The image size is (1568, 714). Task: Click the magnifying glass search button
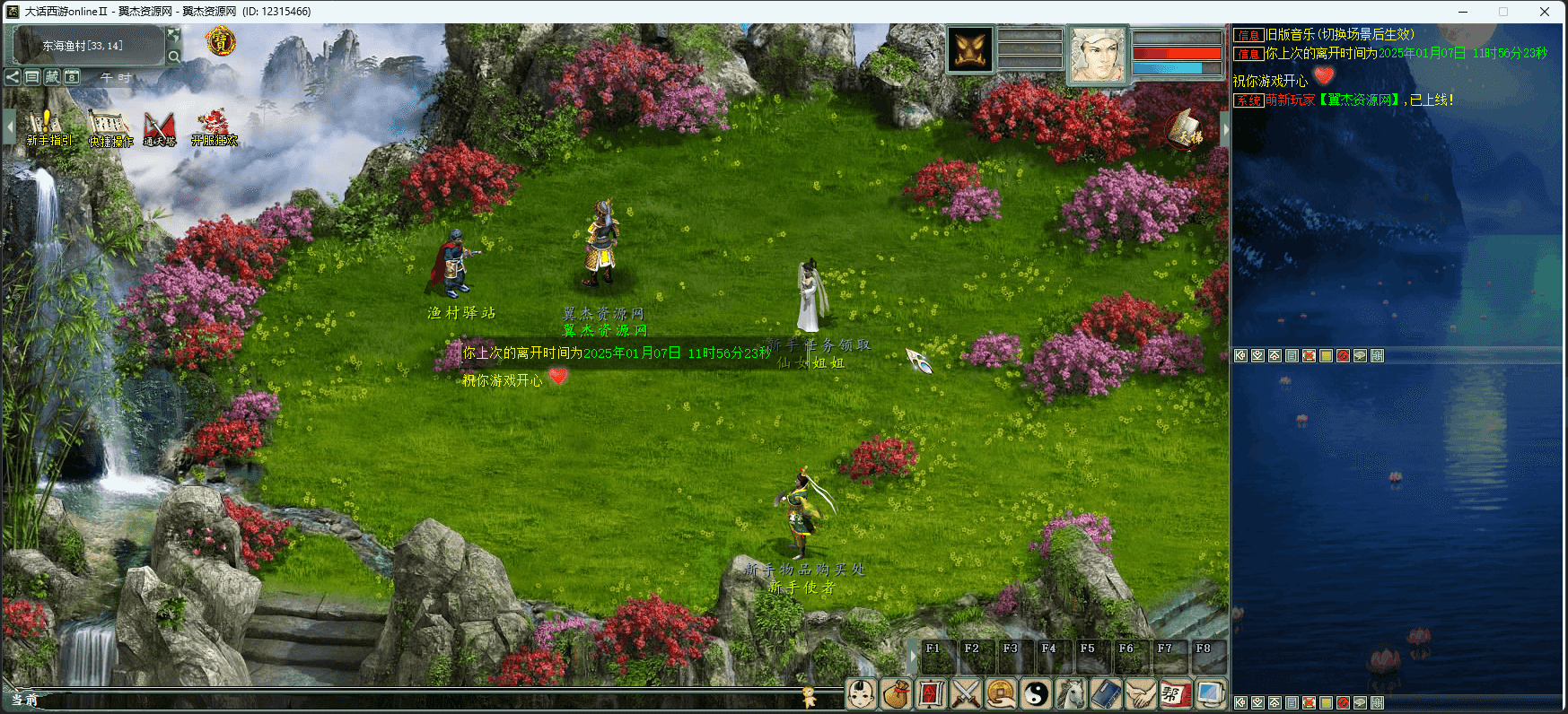click(174, 56)
